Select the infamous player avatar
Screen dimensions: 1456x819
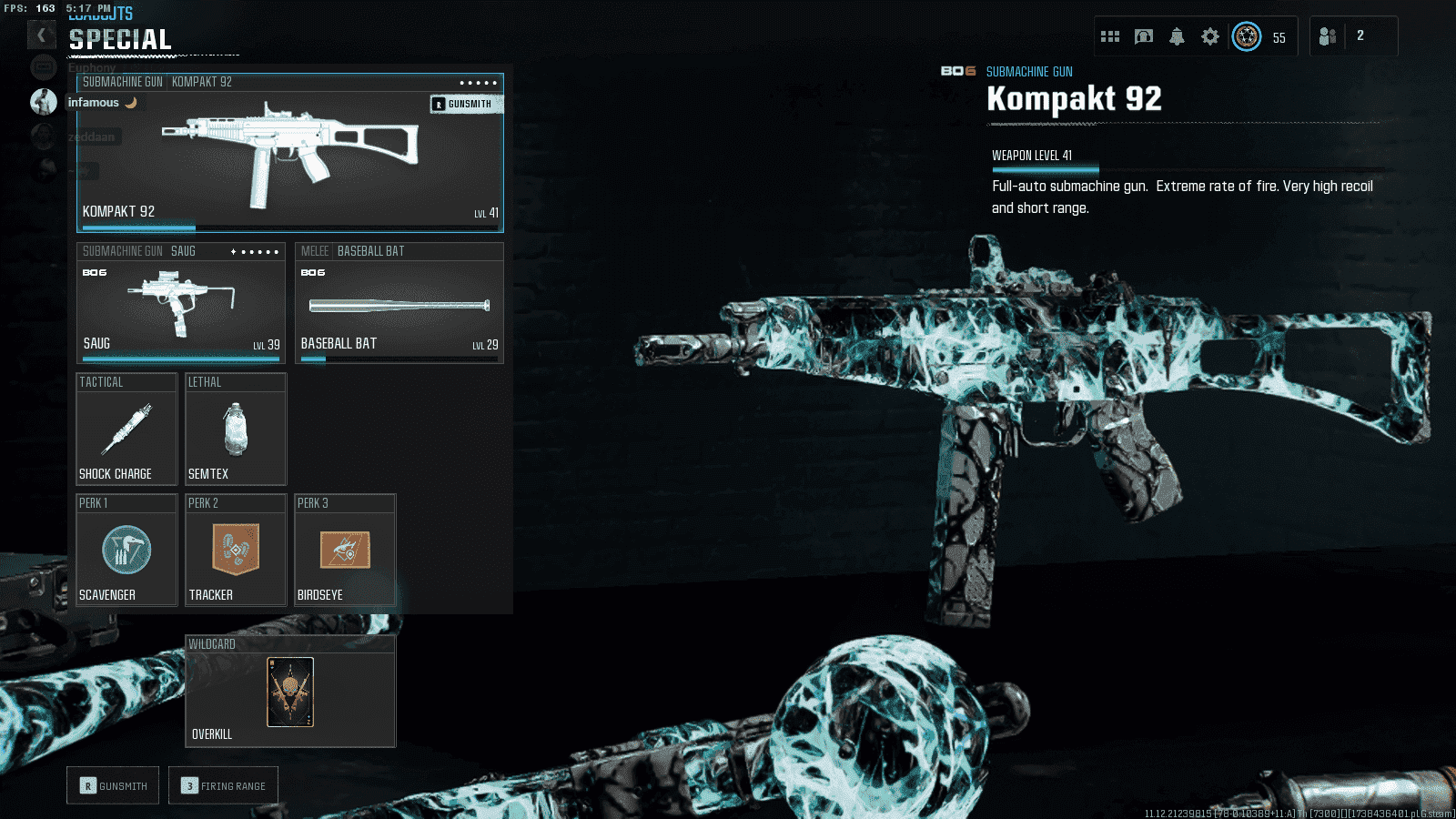[44, 102]
